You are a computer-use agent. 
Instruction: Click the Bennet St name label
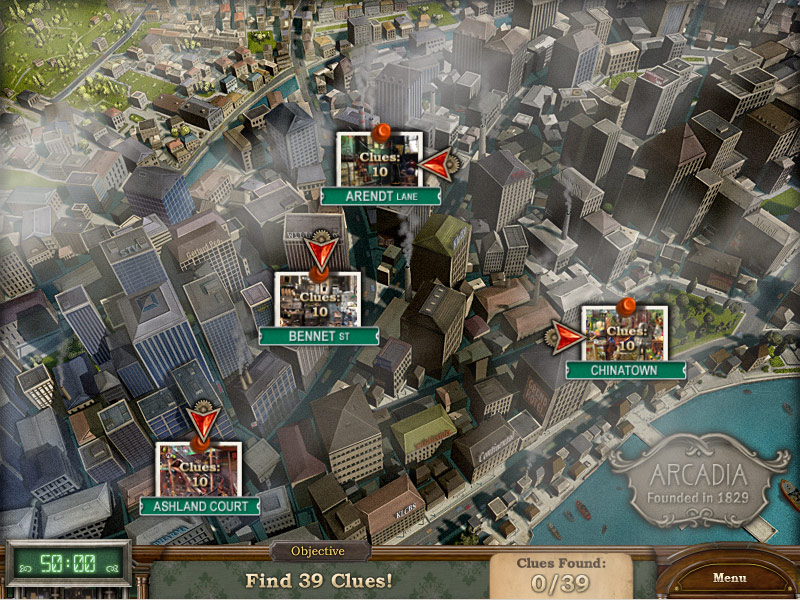[x=318, y=336]
